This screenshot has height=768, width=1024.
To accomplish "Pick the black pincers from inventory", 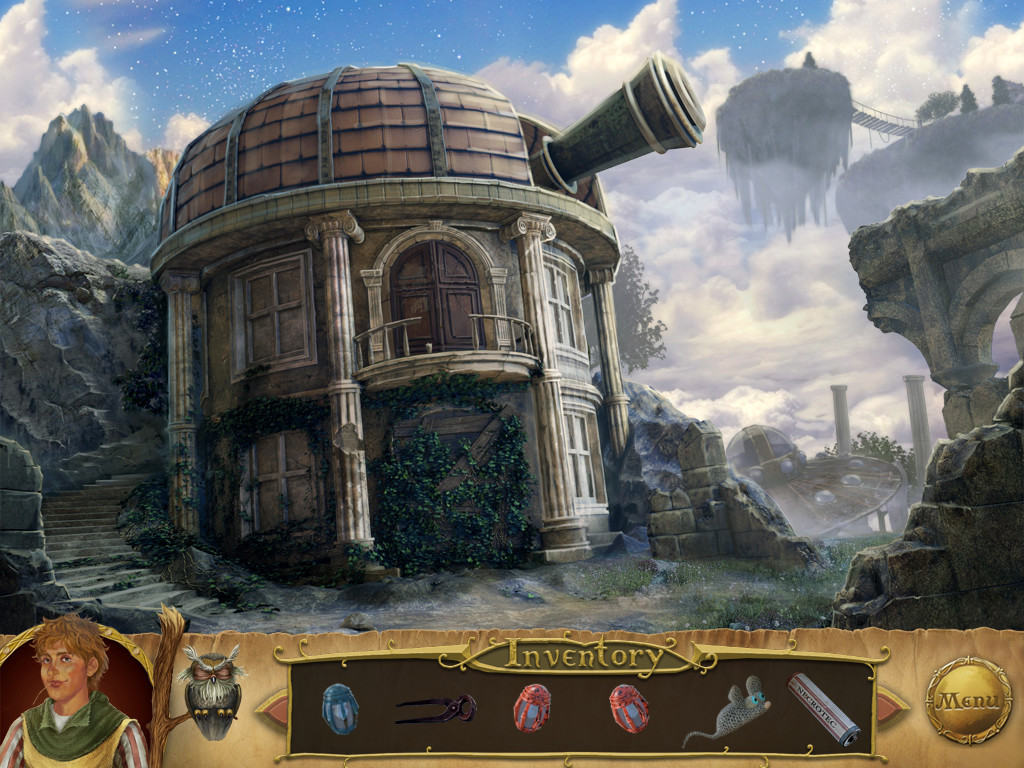I will click(x=437, y=709).
